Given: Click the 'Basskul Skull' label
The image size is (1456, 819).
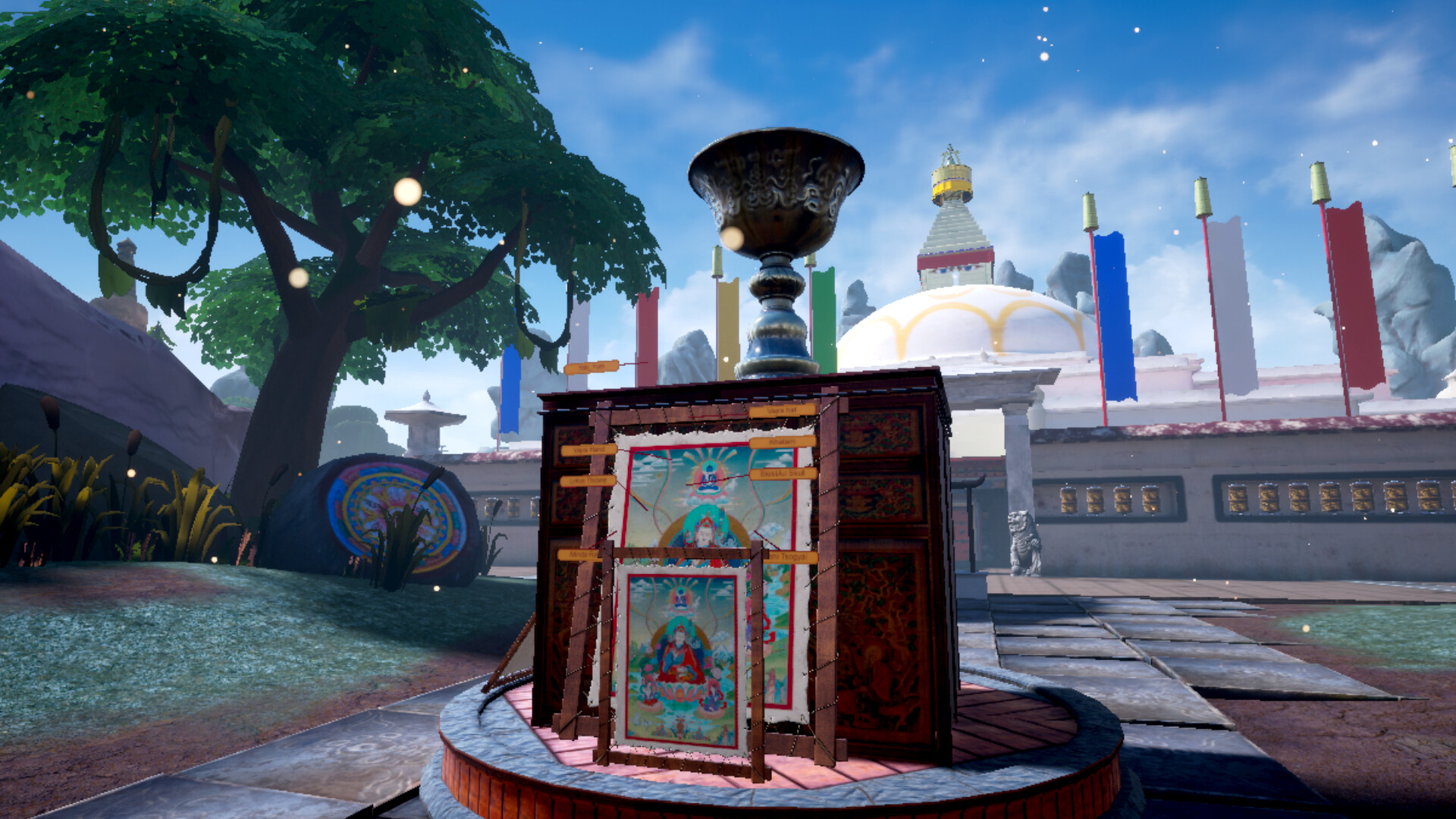Looking at the screenshot, I should 783,474.
